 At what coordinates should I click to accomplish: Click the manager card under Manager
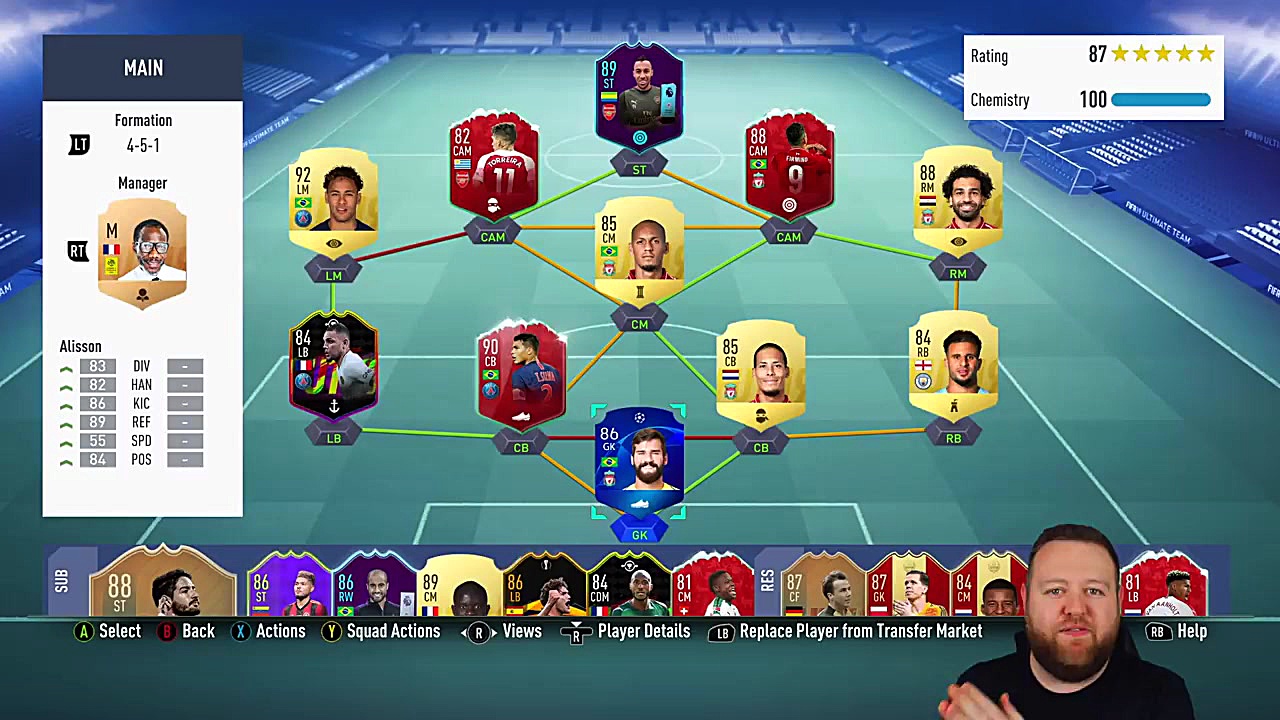[142, 250]
